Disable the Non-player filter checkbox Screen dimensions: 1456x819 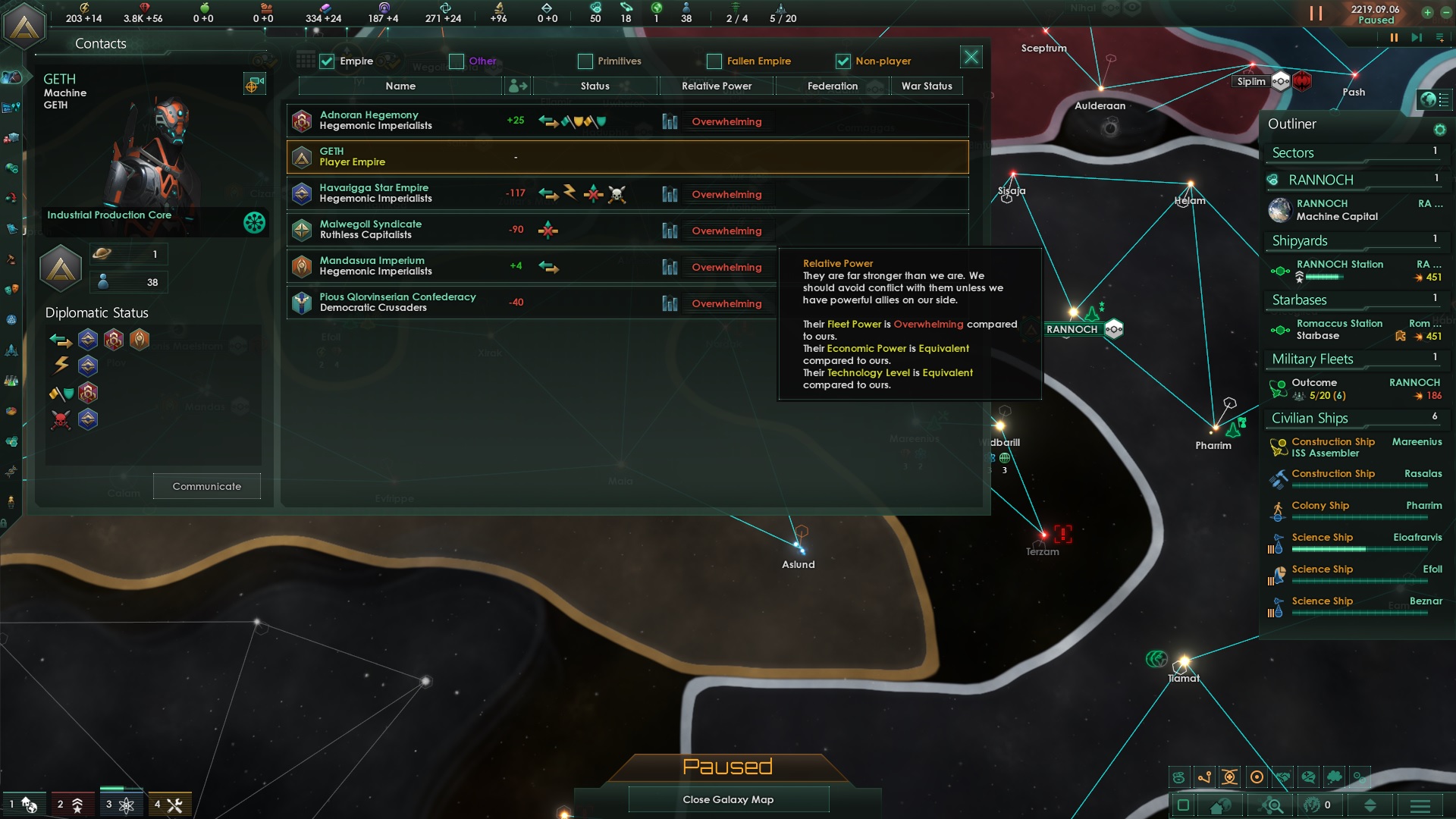(844, 61)
